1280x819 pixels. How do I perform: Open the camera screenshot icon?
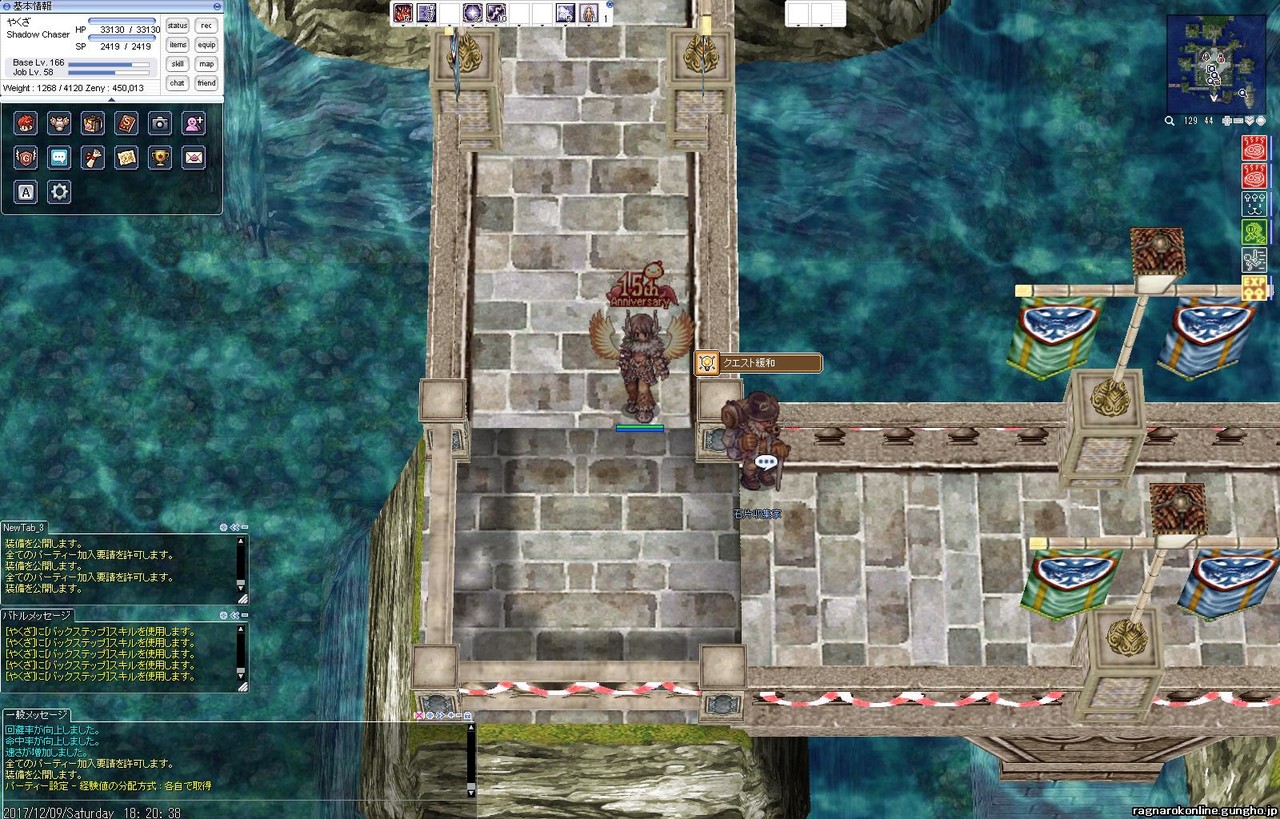pyautogui.click(x=160, y=123)
